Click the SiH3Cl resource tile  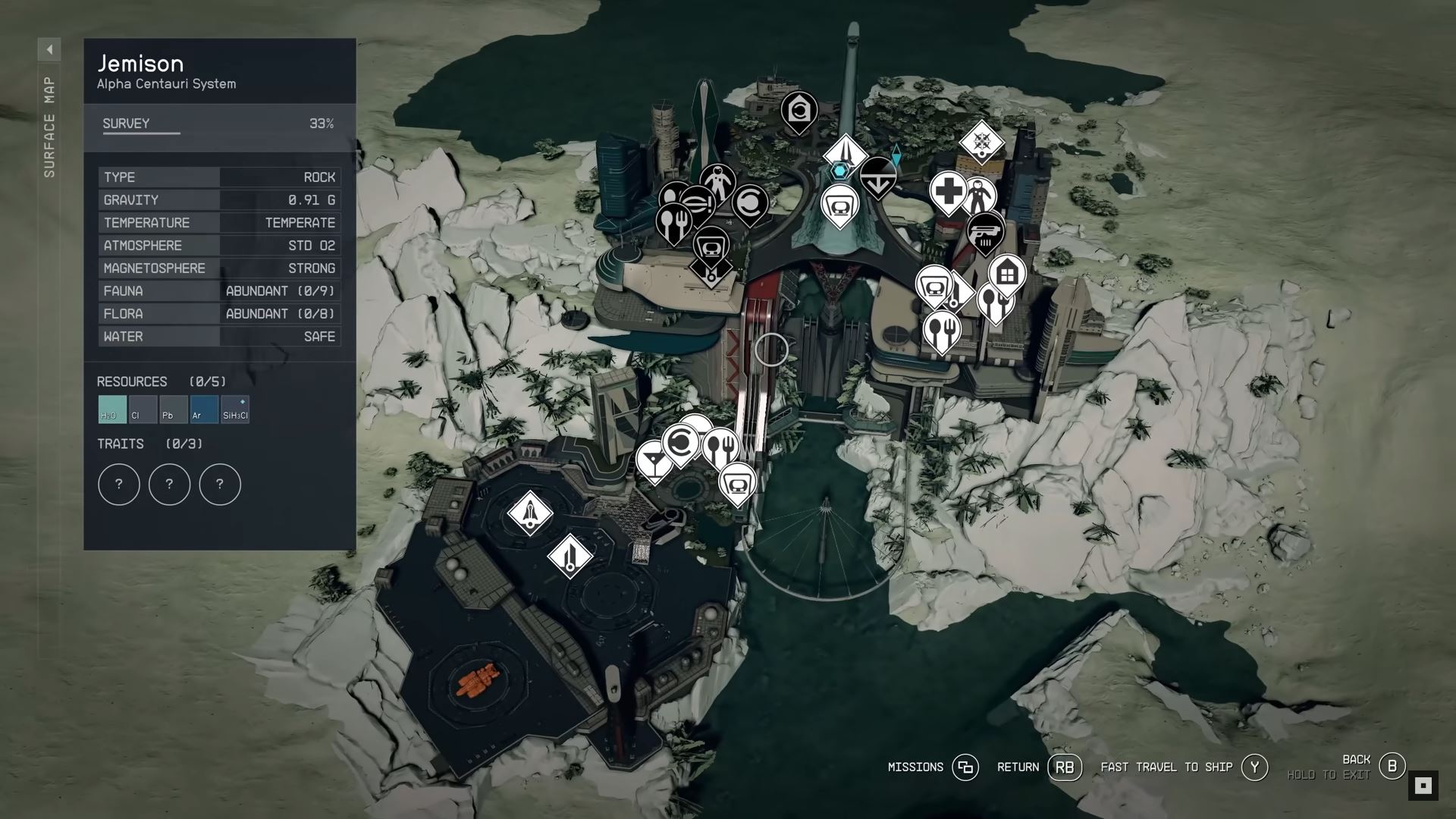click(235, 409)
